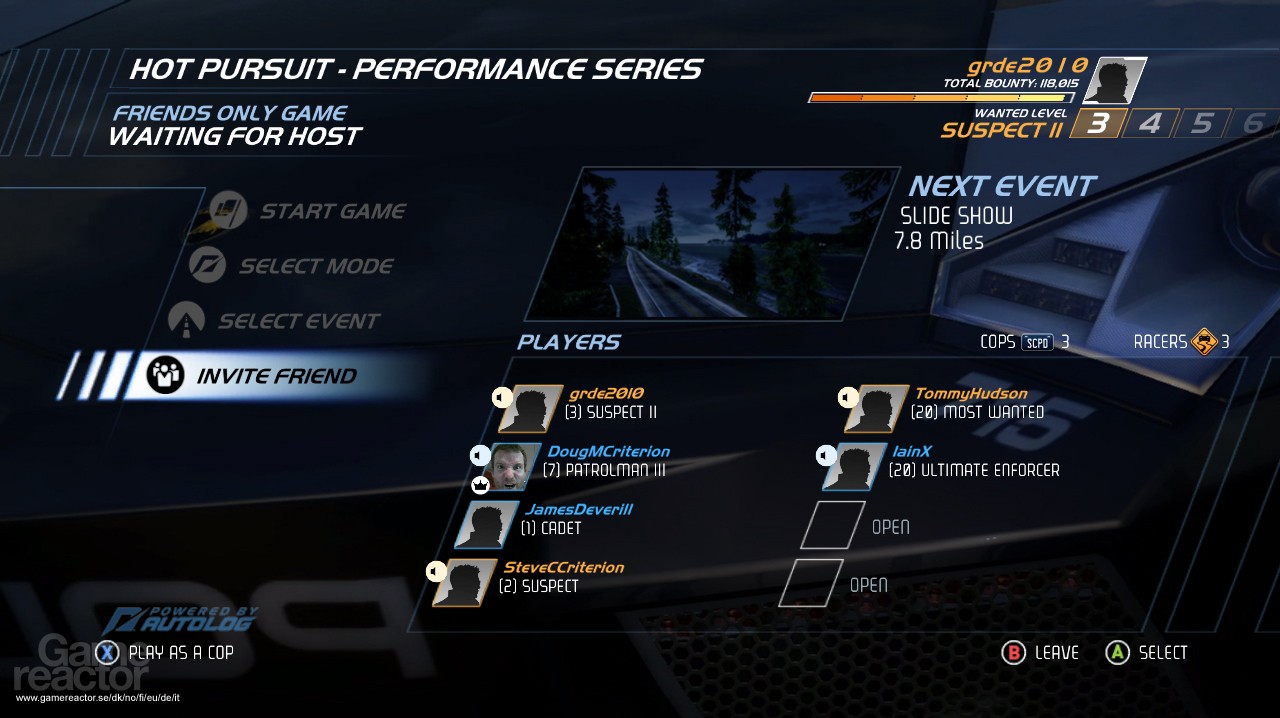
Task: Click the Play as a Cop option
Action: [180, 653]
